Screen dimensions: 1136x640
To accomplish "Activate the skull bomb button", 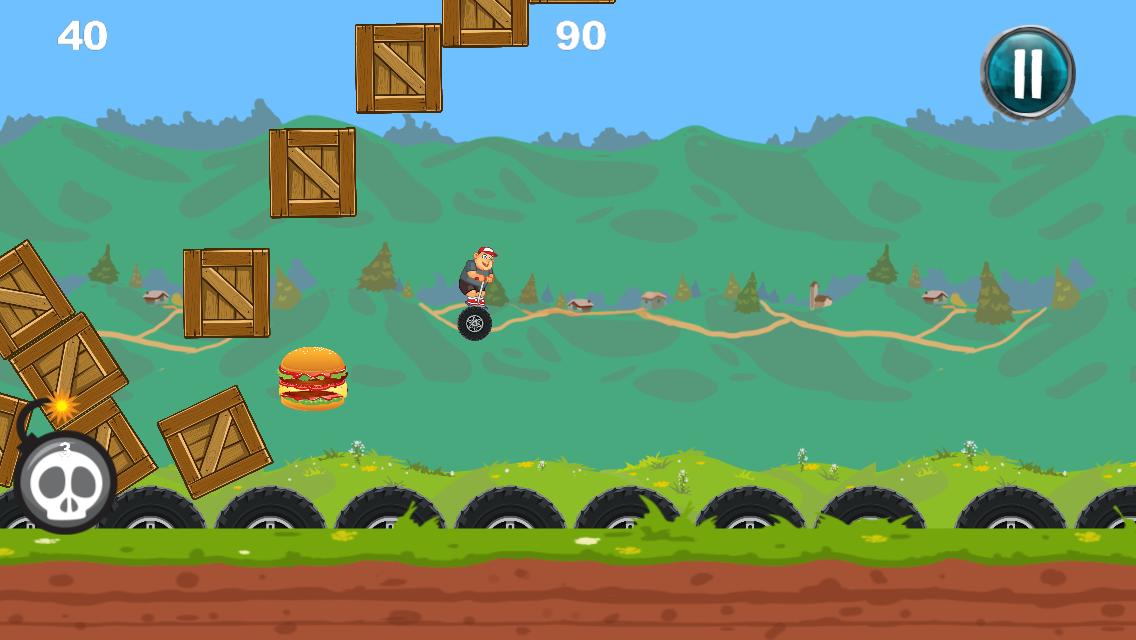I will (x=64, y=481).
